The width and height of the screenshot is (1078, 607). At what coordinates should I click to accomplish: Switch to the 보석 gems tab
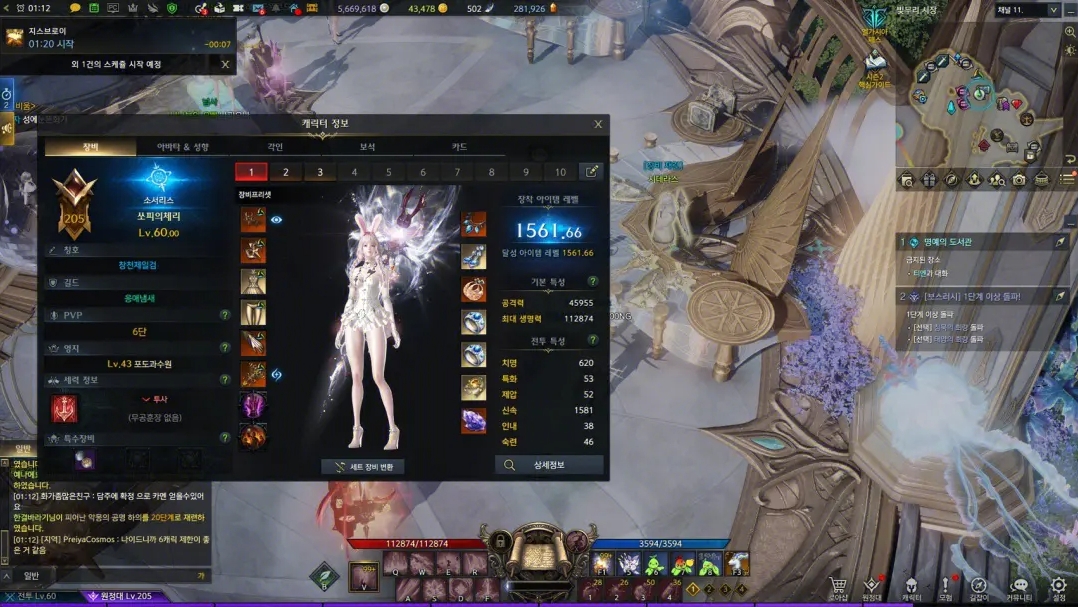coord(367,147)
